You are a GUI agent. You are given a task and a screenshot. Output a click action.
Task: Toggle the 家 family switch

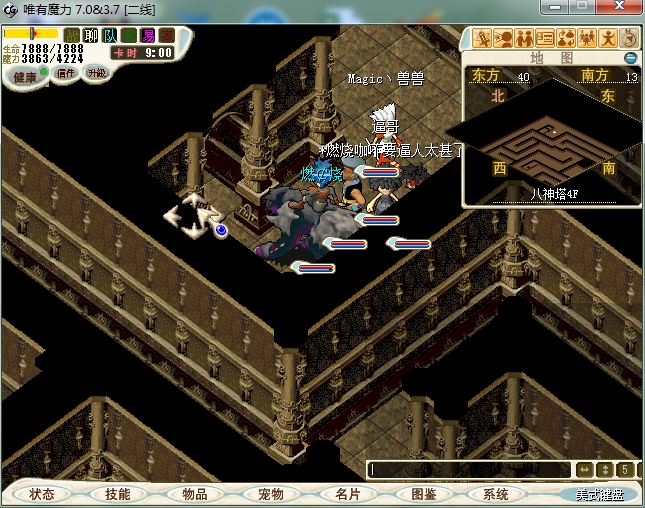(167, 35)
